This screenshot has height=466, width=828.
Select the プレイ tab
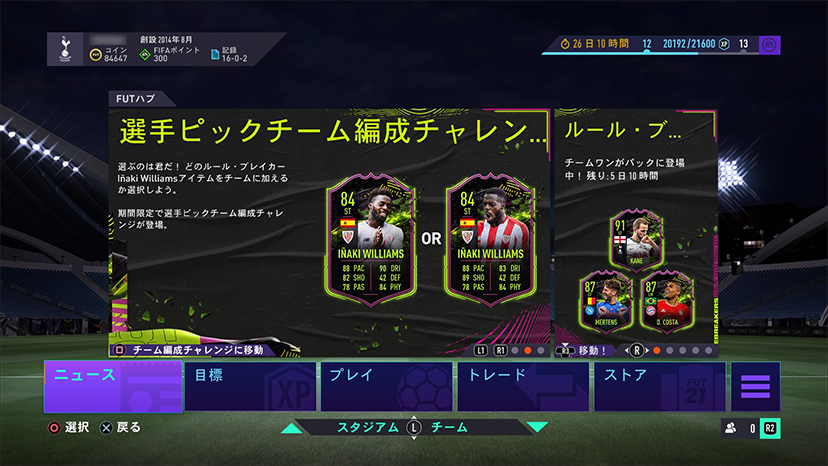click(388, 386)
